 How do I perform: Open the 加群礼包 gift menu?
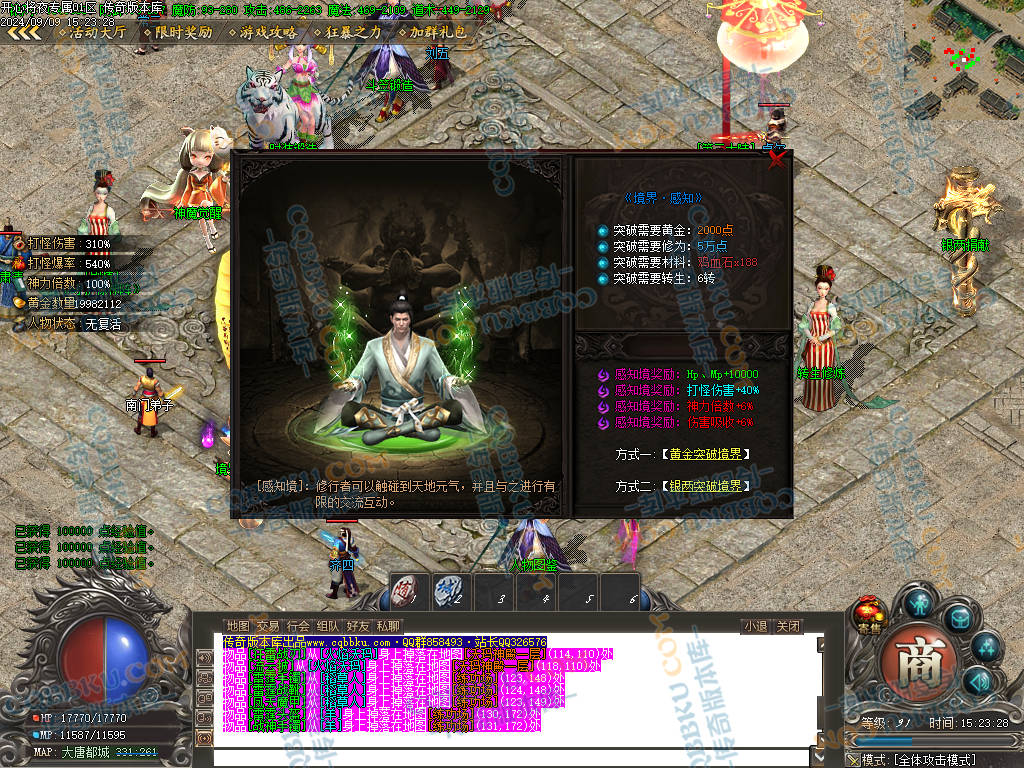click(432, 32)
